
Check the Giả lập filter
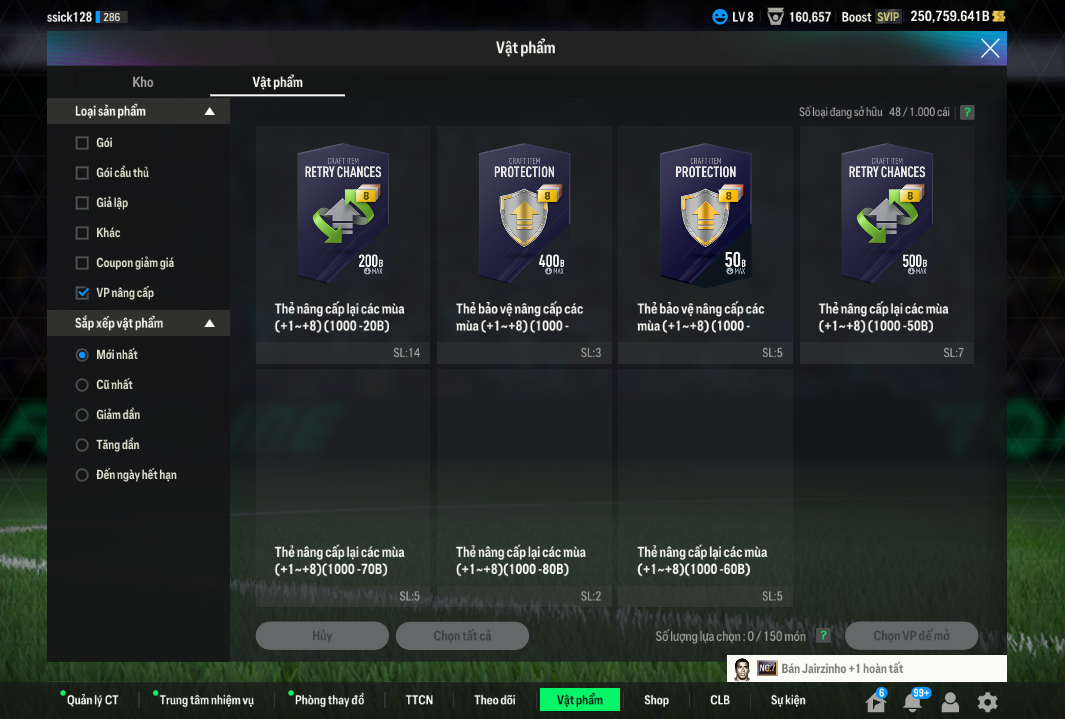click(x=82, y=203)
